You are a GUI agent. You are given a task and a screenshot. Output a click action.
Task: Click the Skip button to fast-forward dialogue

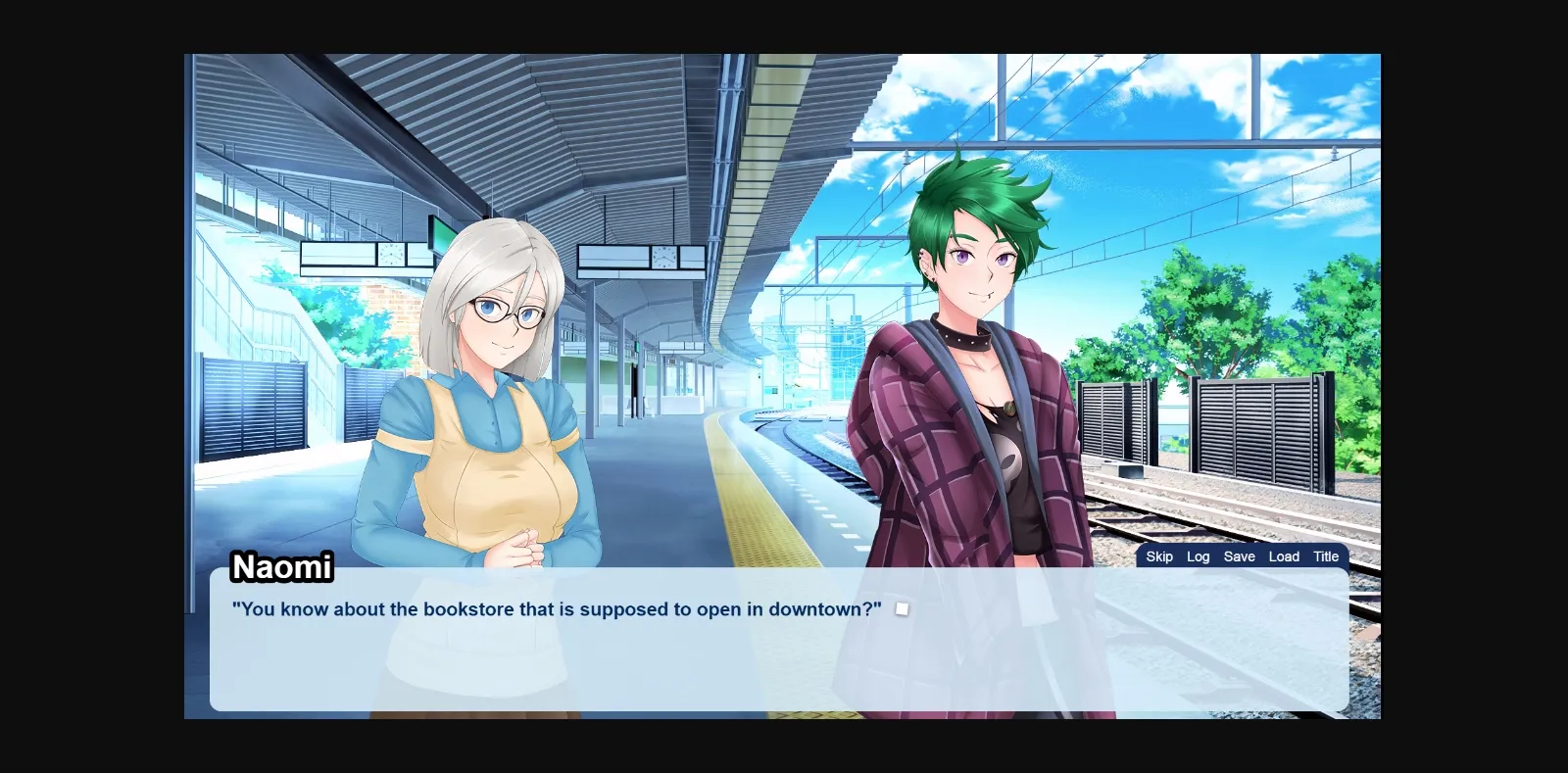[x=1158, y=556]
